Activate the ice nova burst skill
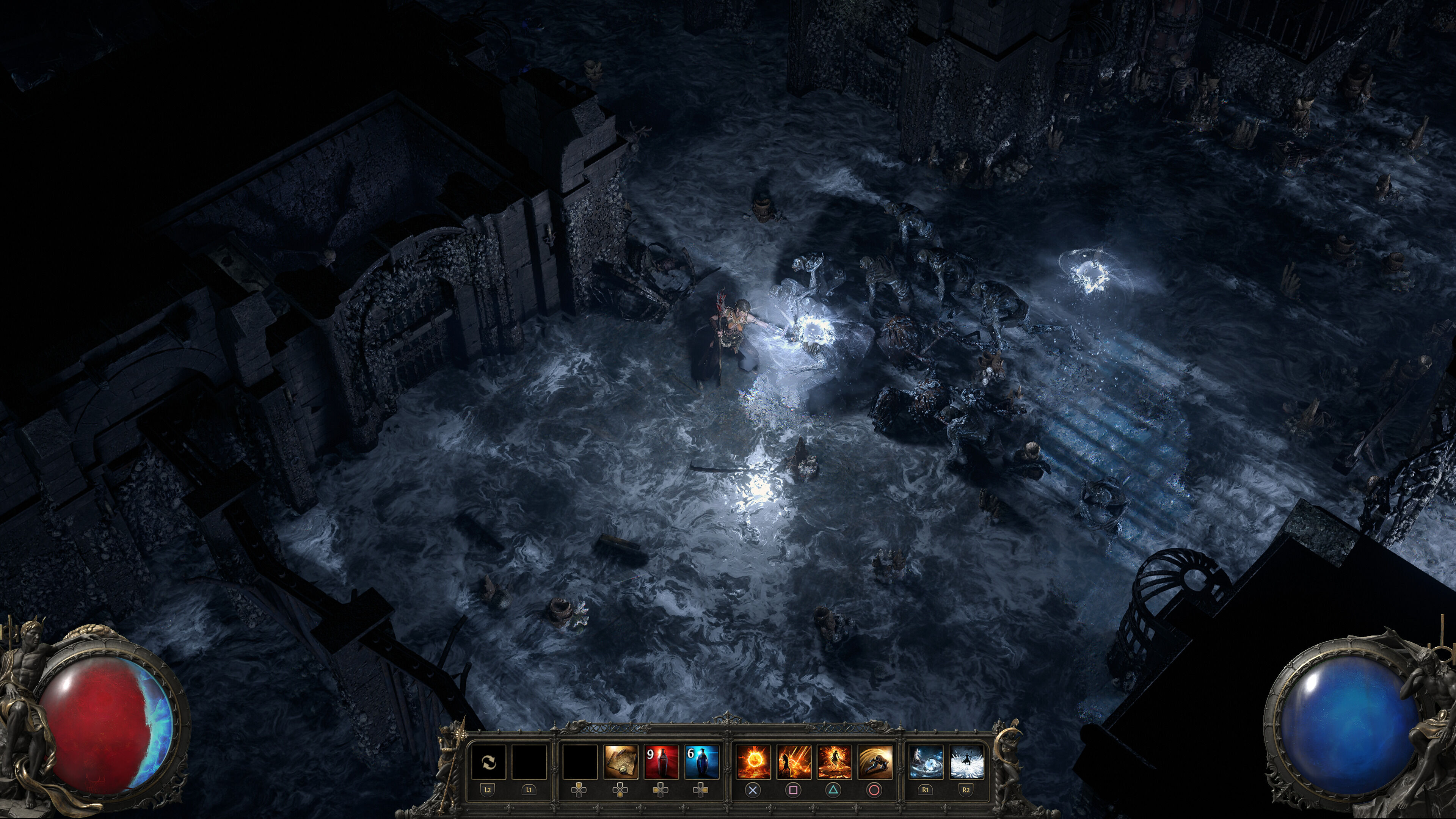Image resolution: width=1456 pixels, height=819 pixels. point(966,763)
